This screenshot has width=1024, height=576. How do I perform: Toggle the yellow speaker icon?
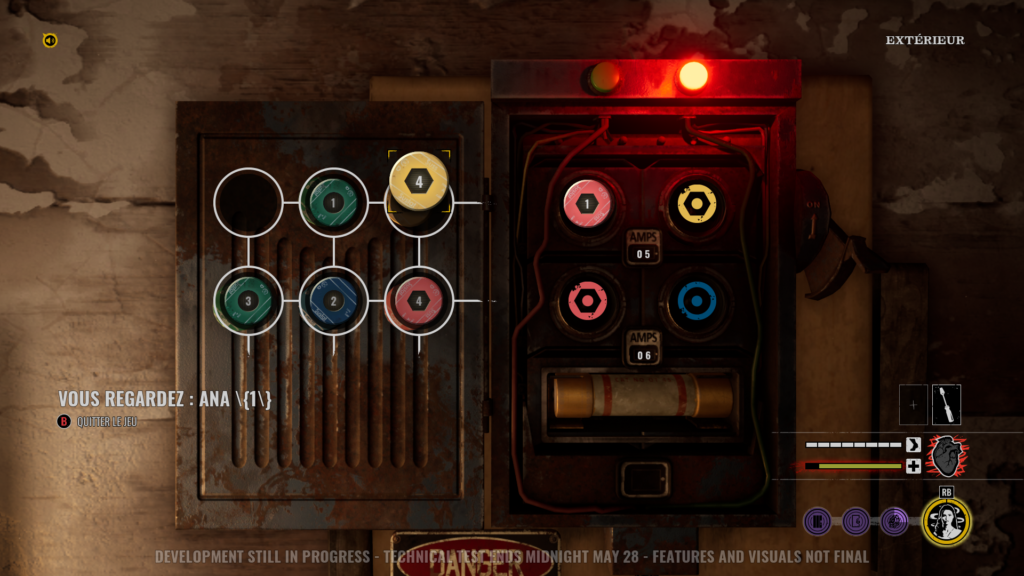(50, 40)
